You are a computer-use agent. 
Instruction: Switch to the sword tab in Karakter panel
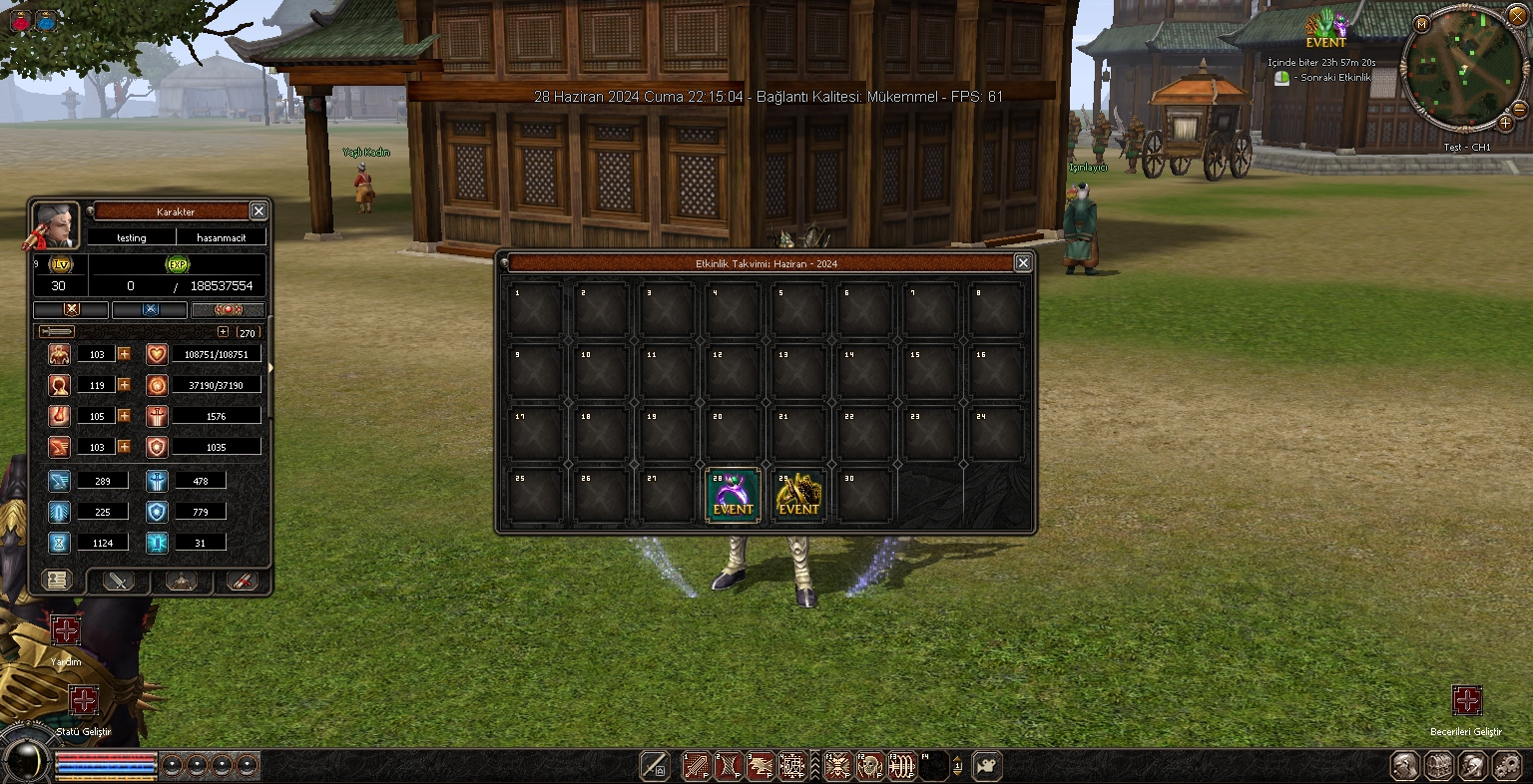pyautogui.click(x=119, y=581)
